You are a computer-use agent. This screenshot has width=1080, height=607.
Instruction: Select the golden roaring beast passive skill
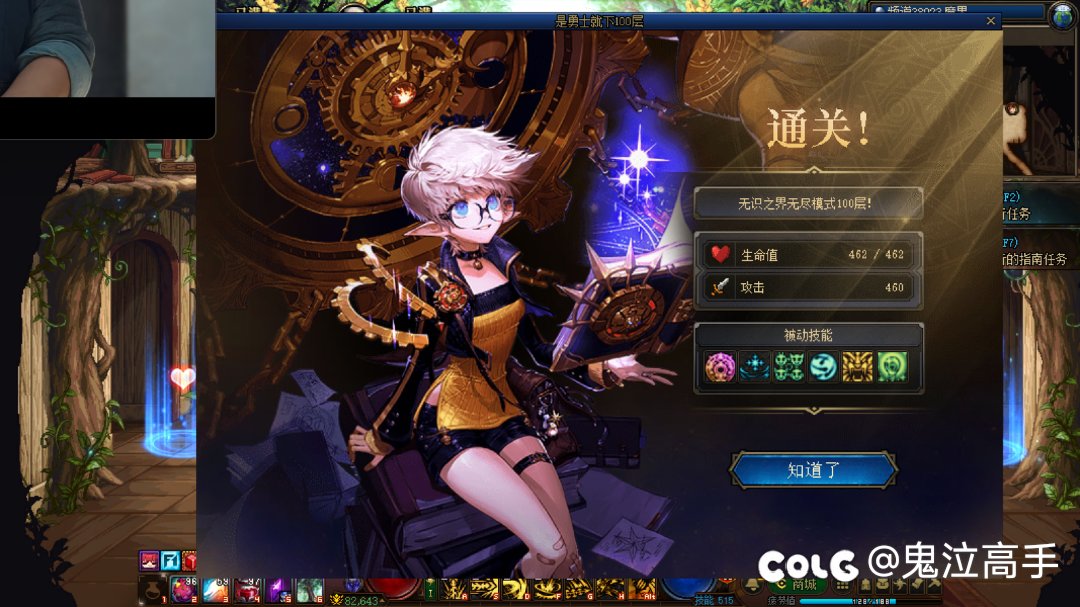858,368
